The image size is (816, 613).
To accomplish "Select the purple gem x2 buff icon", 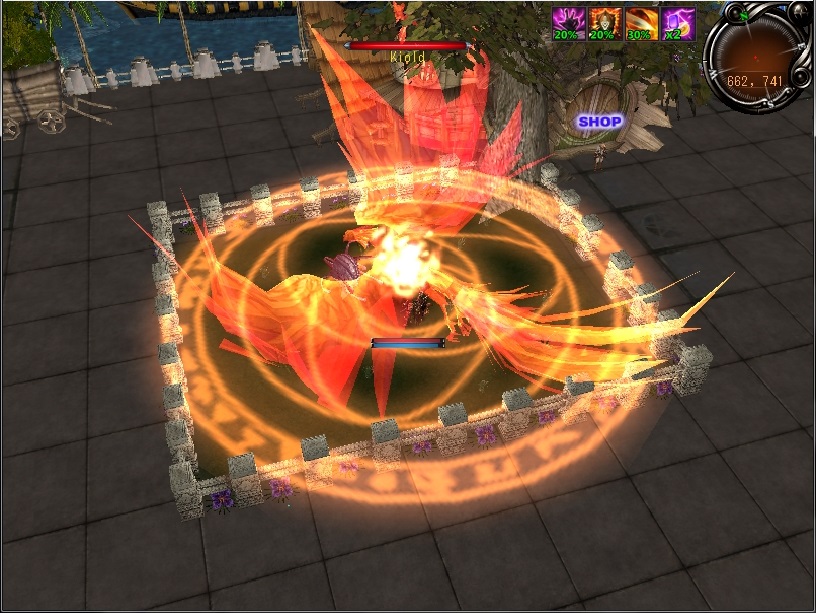I will [678, 23].
